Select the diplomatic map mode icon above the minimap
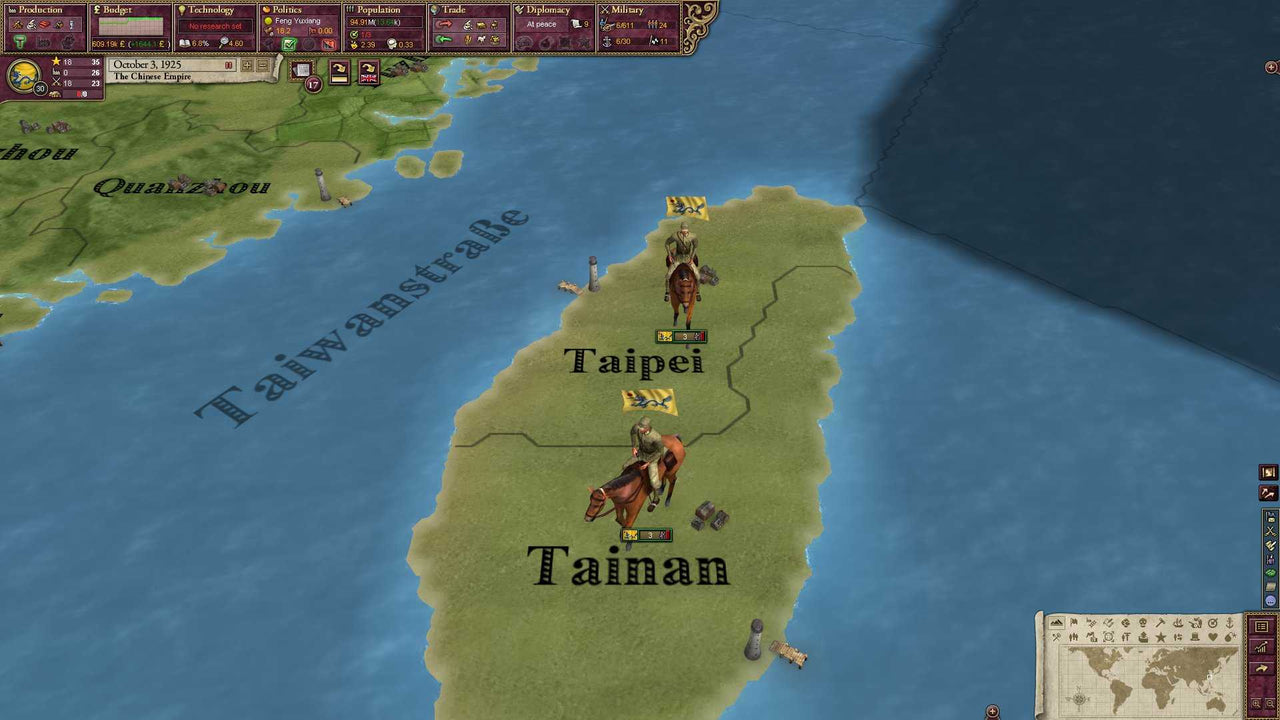The width and height of the screenshot is (1280, 720). [x=1107, y=622]
